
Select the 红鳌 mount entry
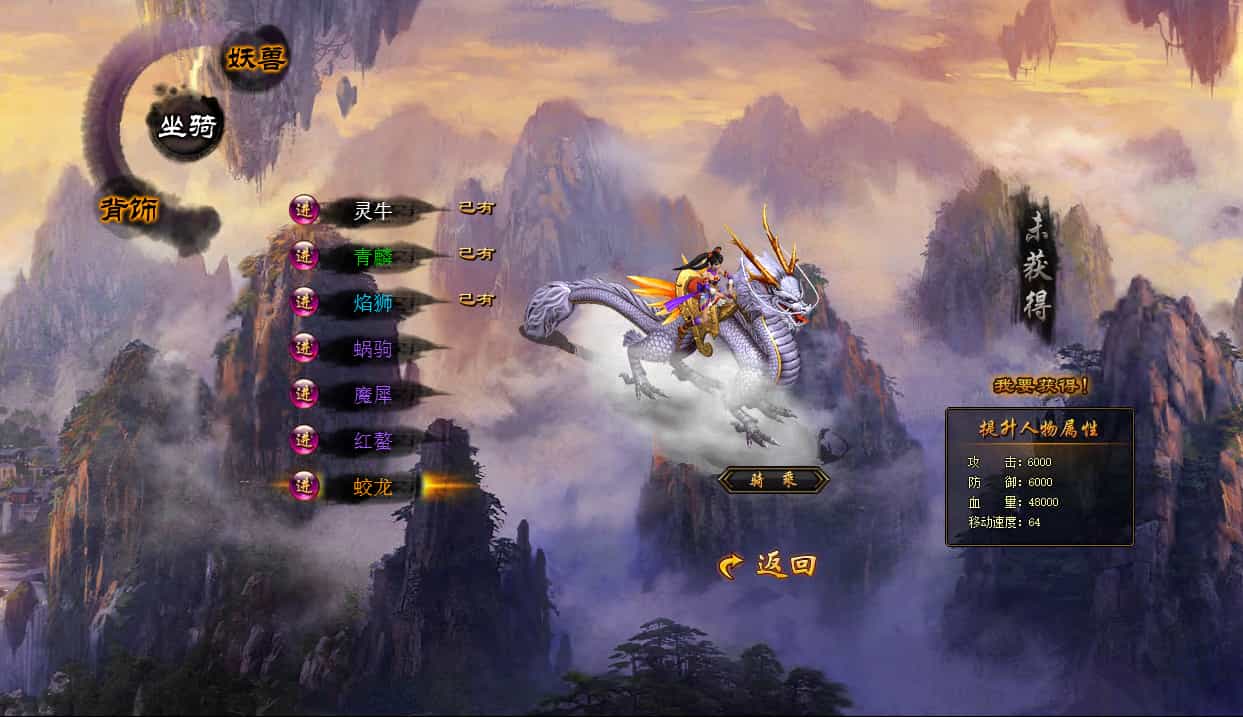(x=372, y=440)
